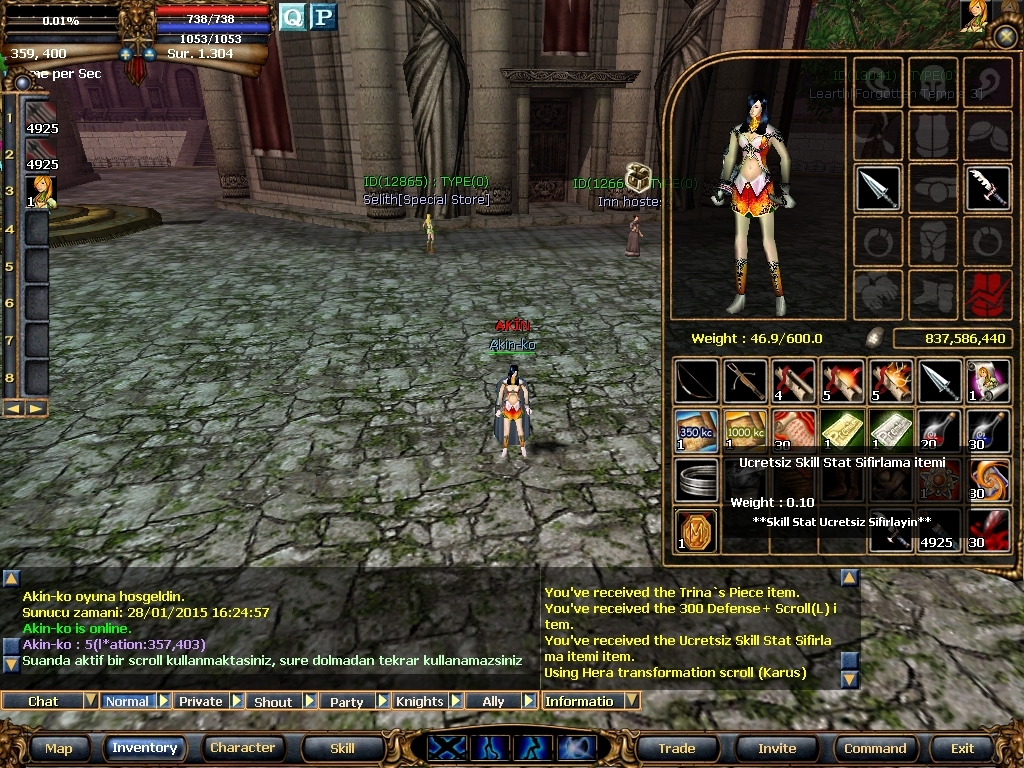
Task: Select the 1000 kc voucher item
Action: coord(745,430)
